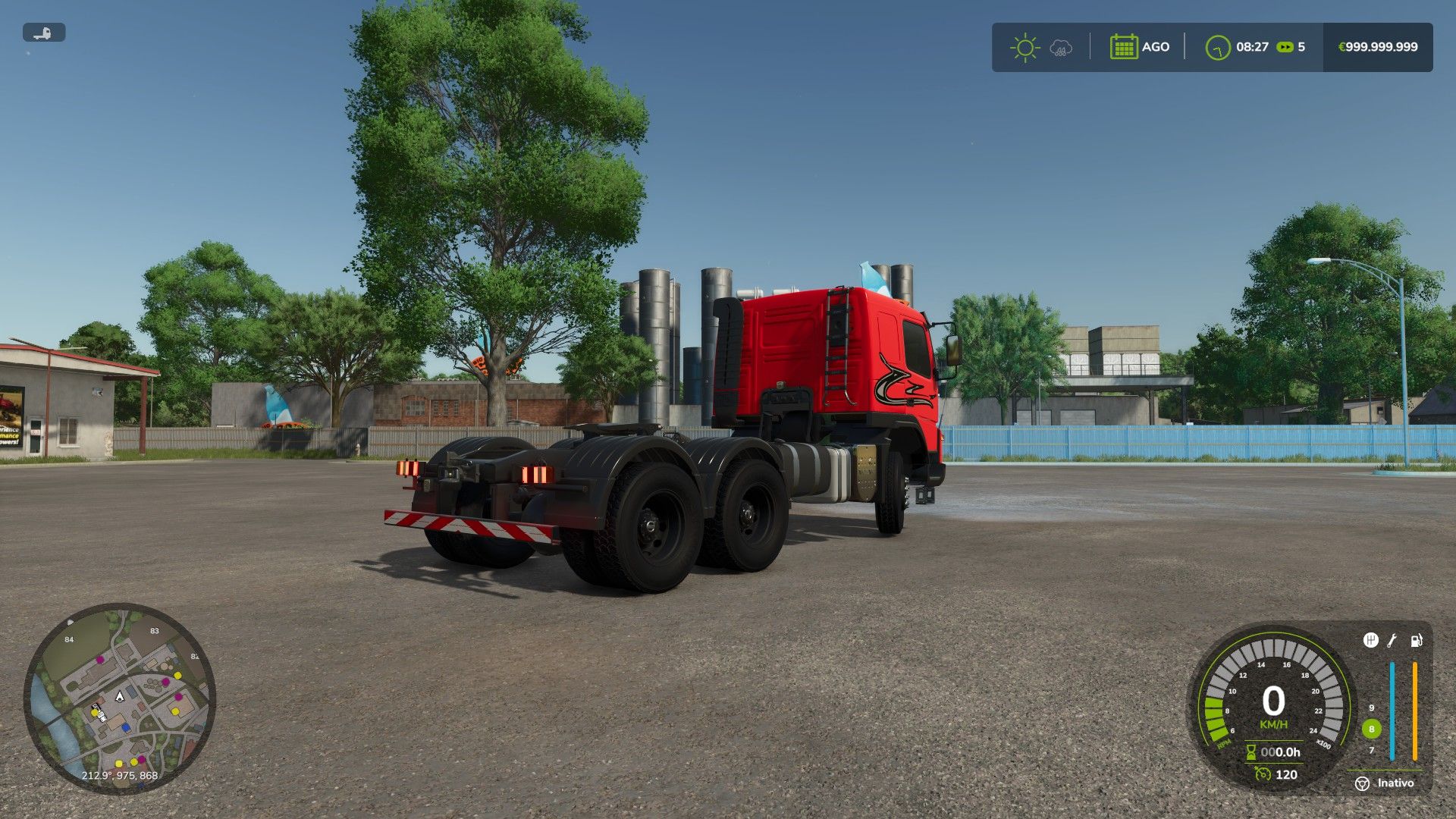Select the fuel pump icon

point(1416,640)
